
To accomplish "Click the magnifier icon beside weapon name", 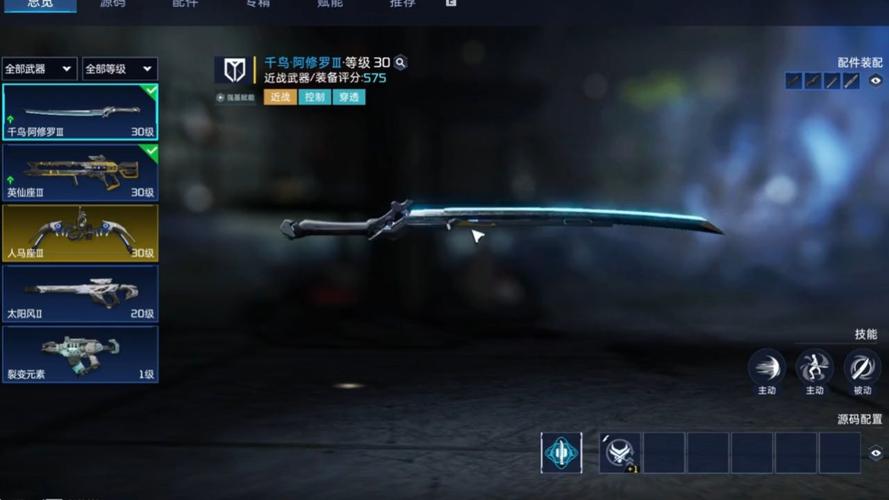I will pyautogui.click(x=400, y=63).
